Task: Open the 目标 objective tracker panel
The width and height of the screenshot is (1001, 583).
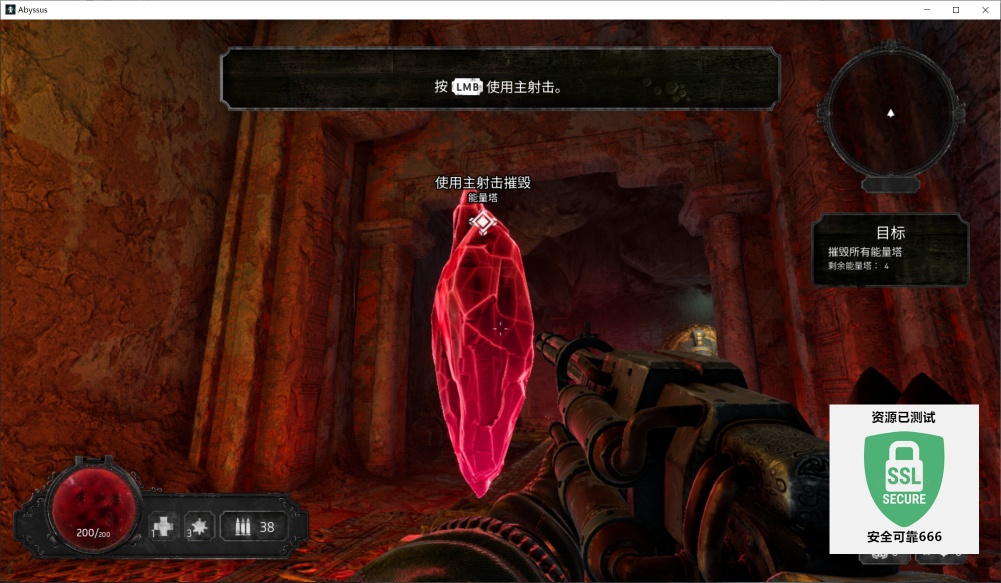Action: pos(889,250)
